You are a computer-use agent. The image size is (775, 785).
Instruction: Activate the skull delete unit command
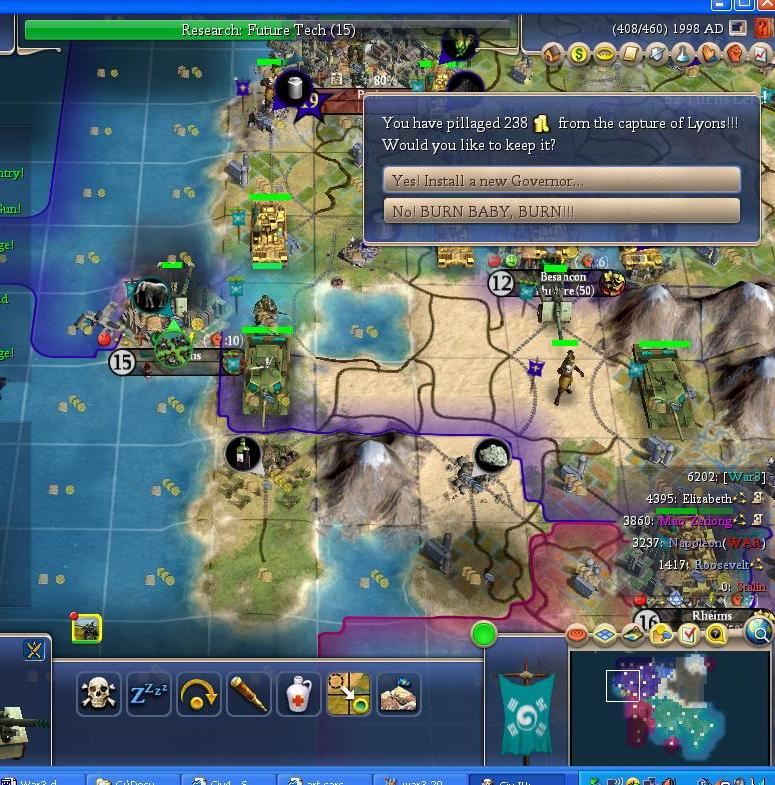point(98,693)
